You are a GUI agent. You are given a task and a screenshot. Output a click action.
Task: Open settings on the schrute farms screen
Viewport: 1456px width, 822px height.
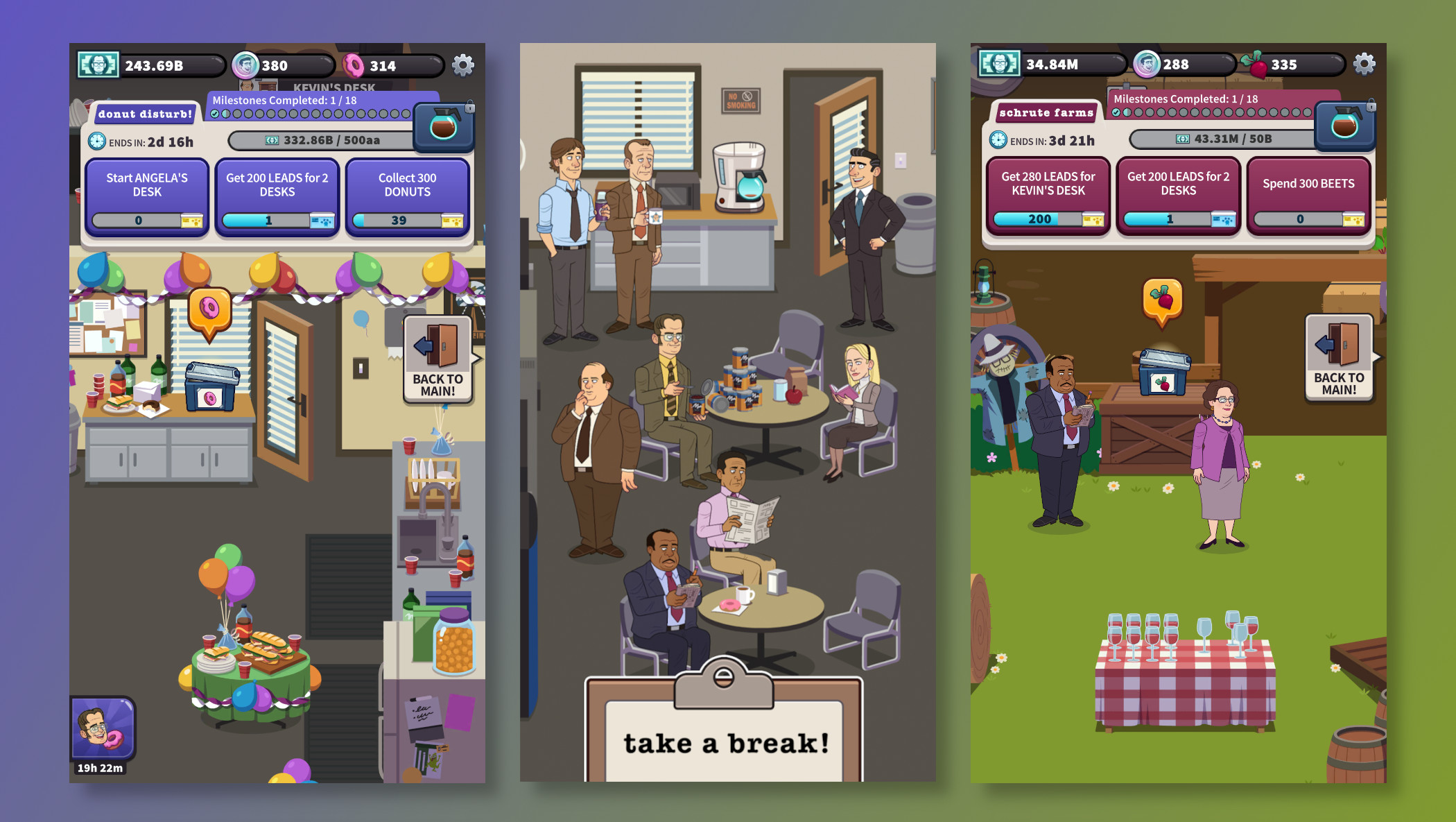pos(1364,62)
